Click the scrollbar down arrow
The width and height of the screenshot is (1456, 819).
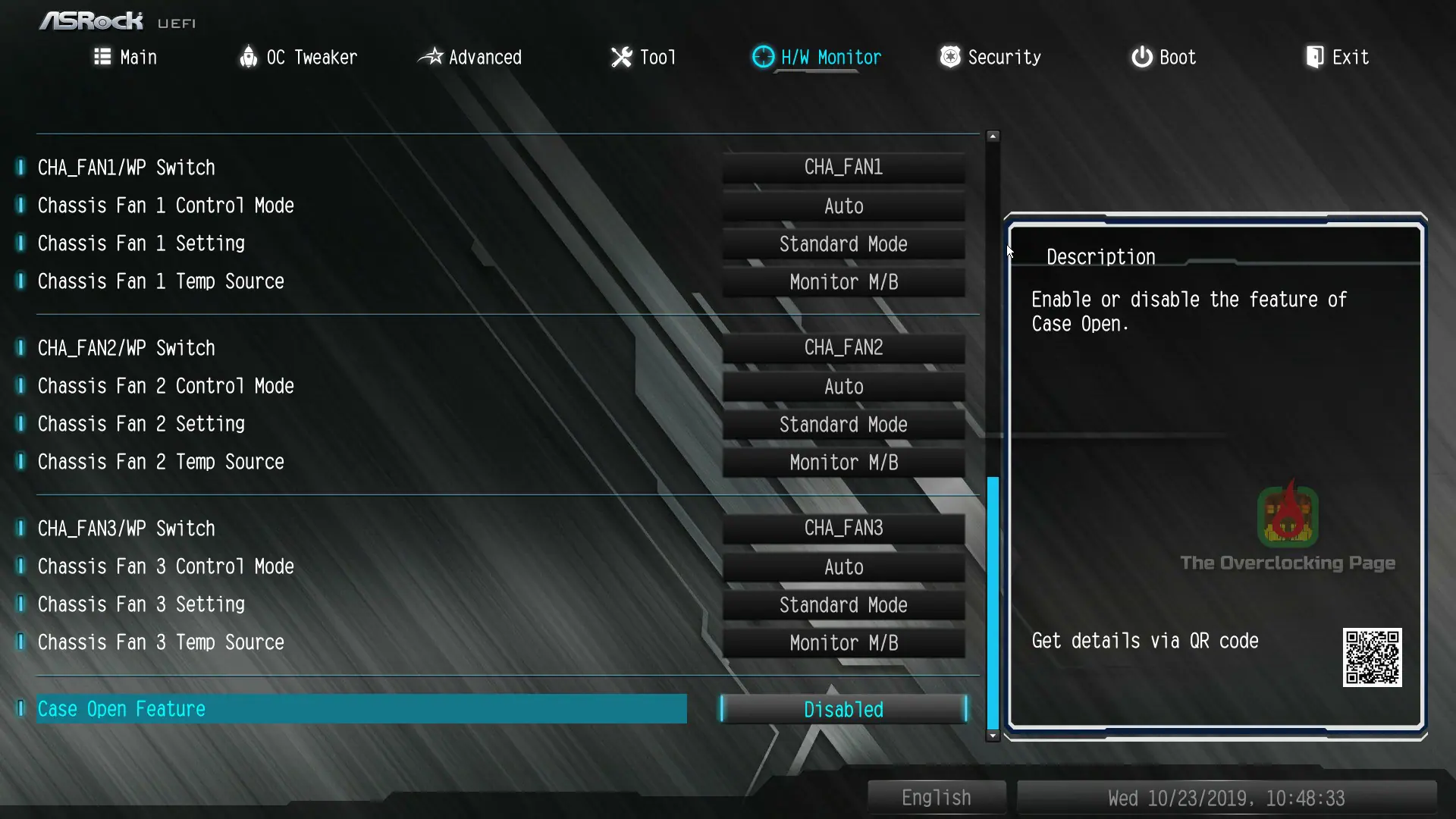(993, 736)
